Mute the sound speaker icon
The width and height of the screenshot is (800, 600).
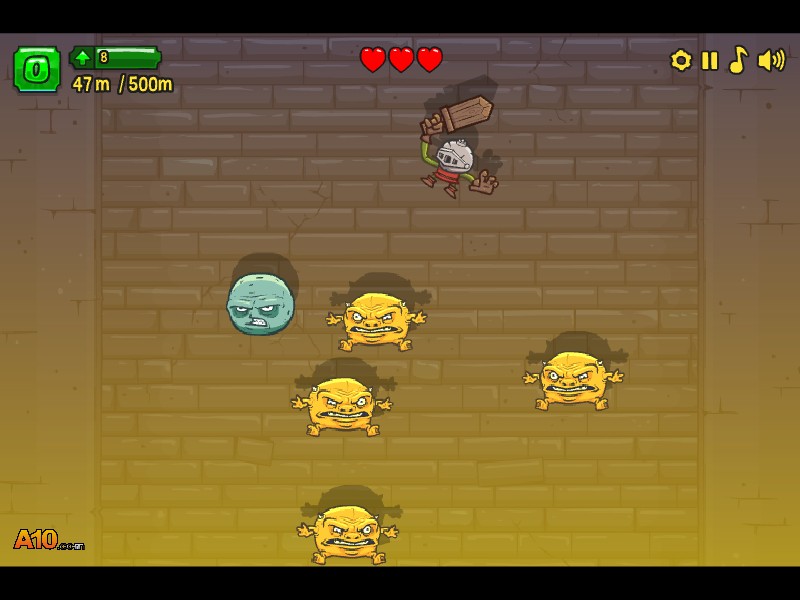tap(771, 61)
